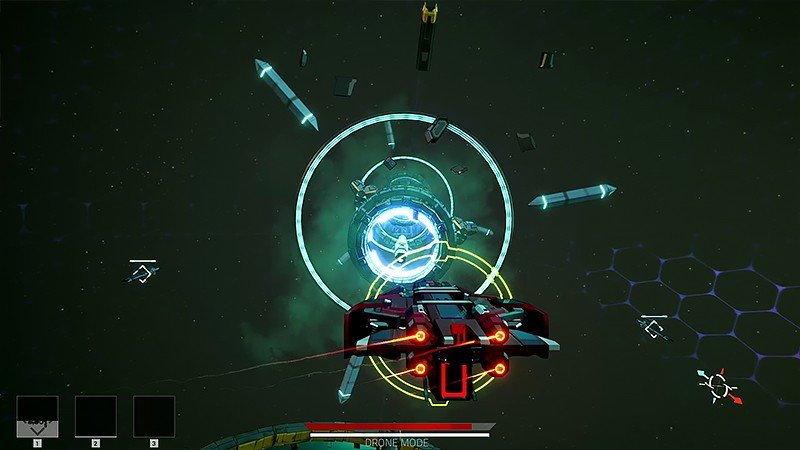Image resolution: width=800 pixels, height=450 pixels.
Task: Click the orientation compass gizmo with red arrow
Action: (718, 386)
